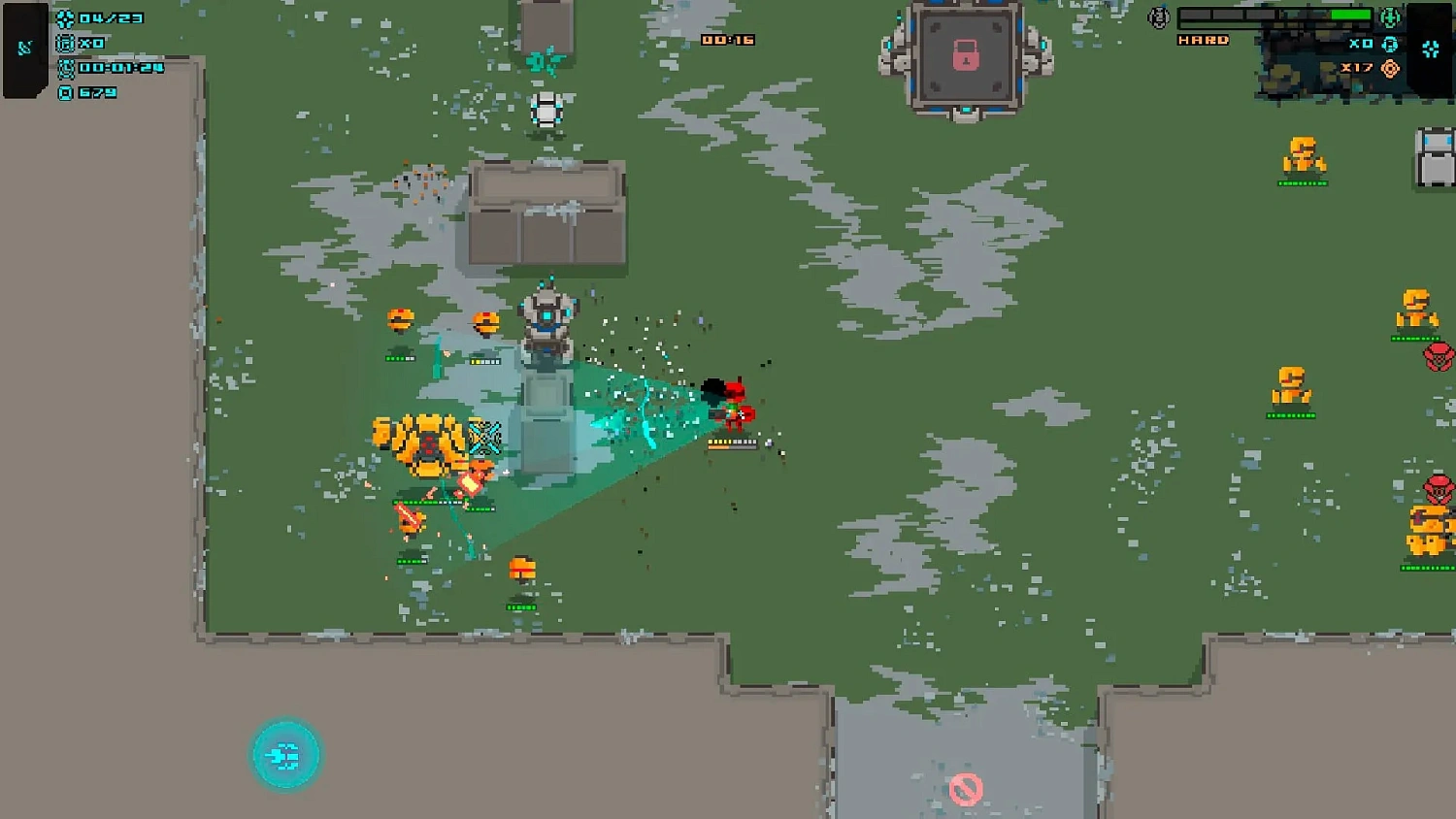Toggle the cyan crosshair indicator top-right corner
The height and width of the screenshot is (819, 1456).
(x=1430, y=49)
